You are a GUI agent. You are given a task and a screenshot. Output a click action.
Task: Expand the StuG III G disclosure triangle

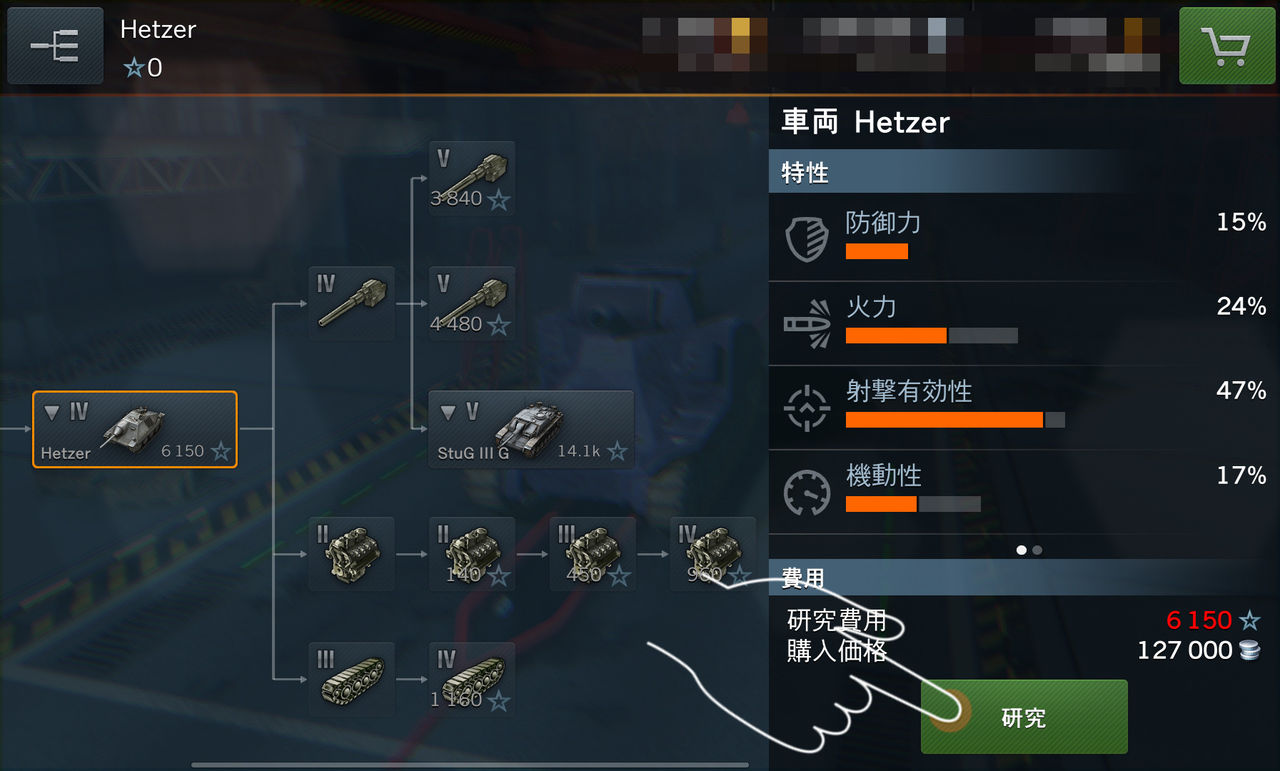click(447, 411)
